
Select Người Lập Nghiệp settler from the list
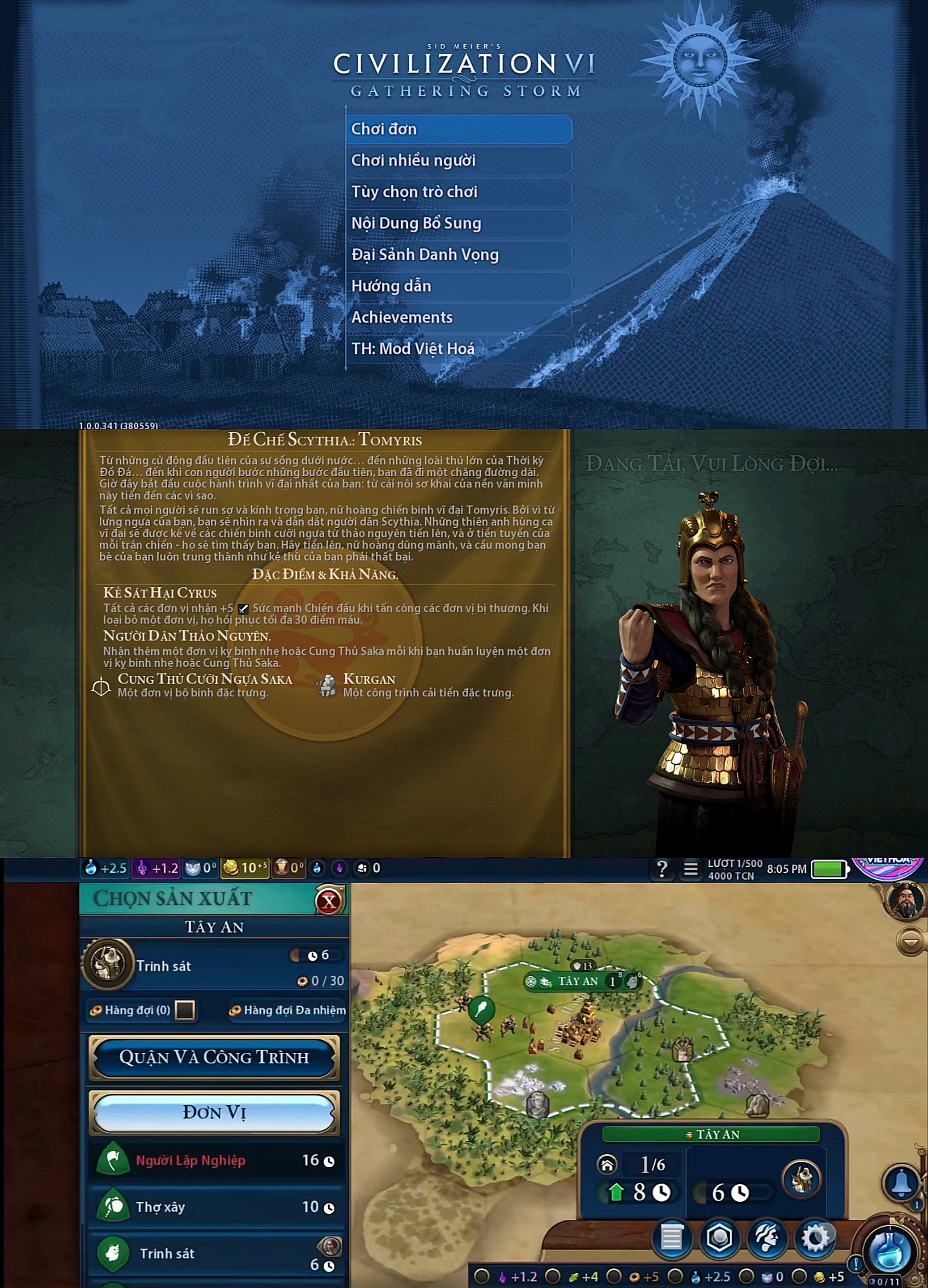click(x=216, y=1160)
